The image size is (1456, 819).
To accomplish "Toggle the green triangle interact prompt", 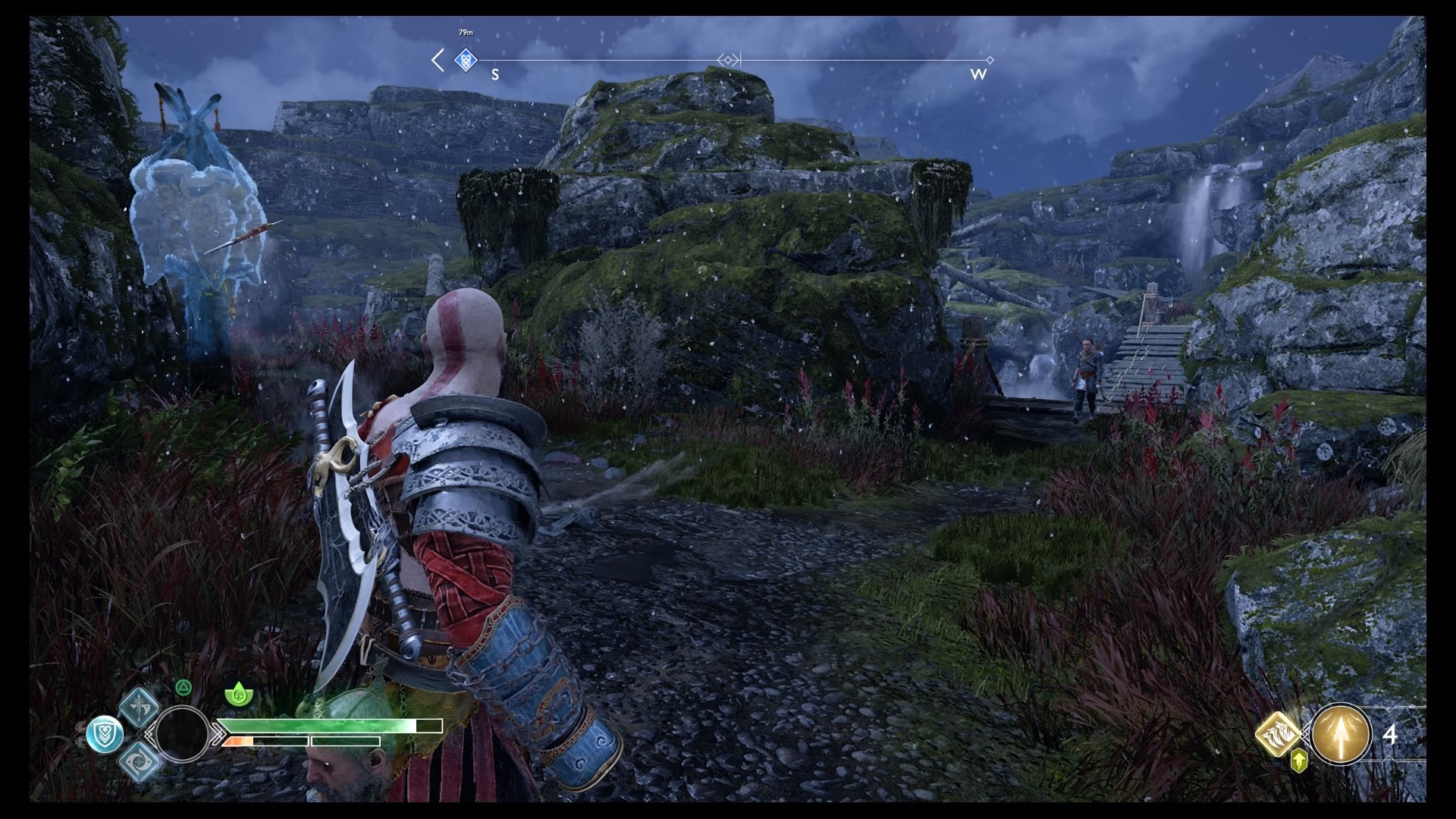I will [184, 687].
